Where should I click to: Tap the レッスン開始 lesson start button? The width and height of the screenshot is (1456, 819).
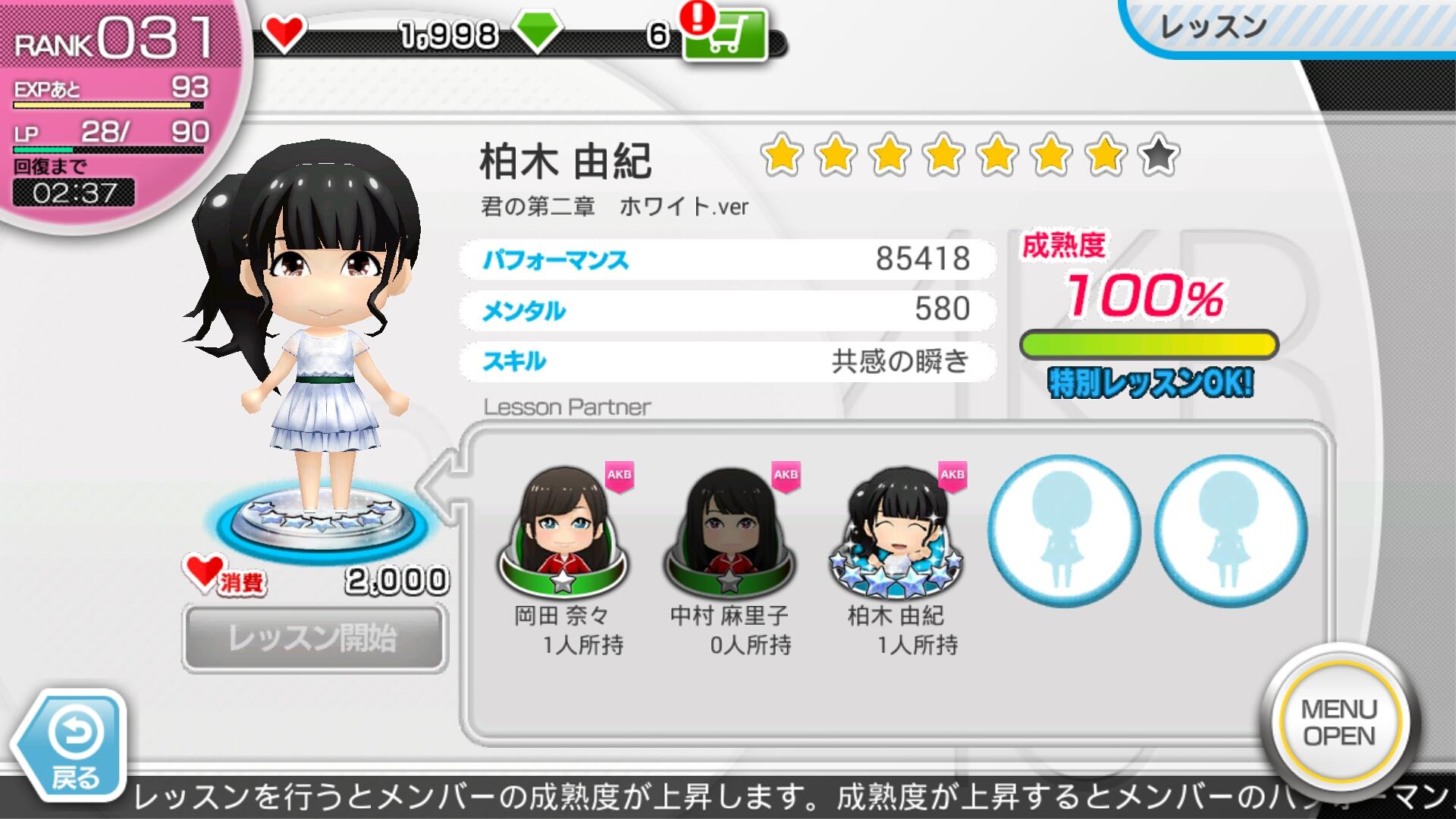click(x=314, y=638)
